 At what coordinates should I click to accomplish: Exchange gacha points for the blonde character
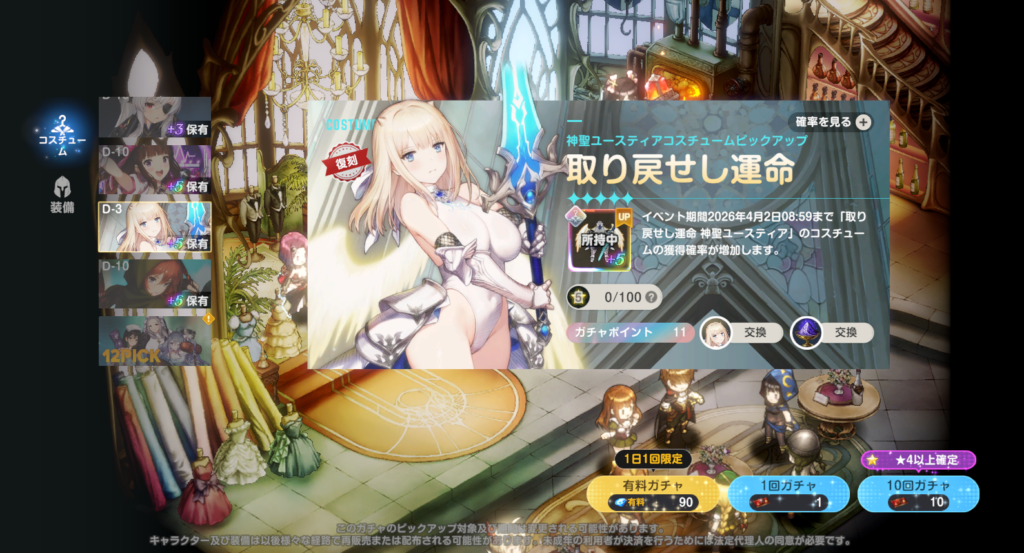click(x=742, y=333)
